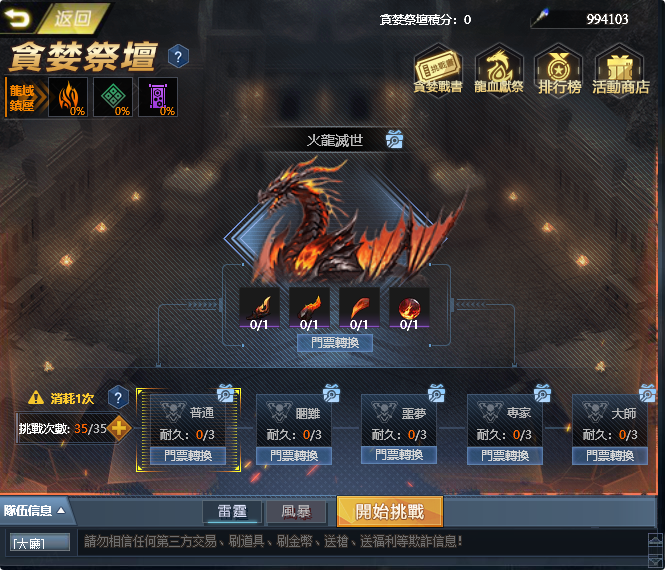Preview rewards next to 火龍滅世 title
This screenshot has height=570, width=665.
395,139
